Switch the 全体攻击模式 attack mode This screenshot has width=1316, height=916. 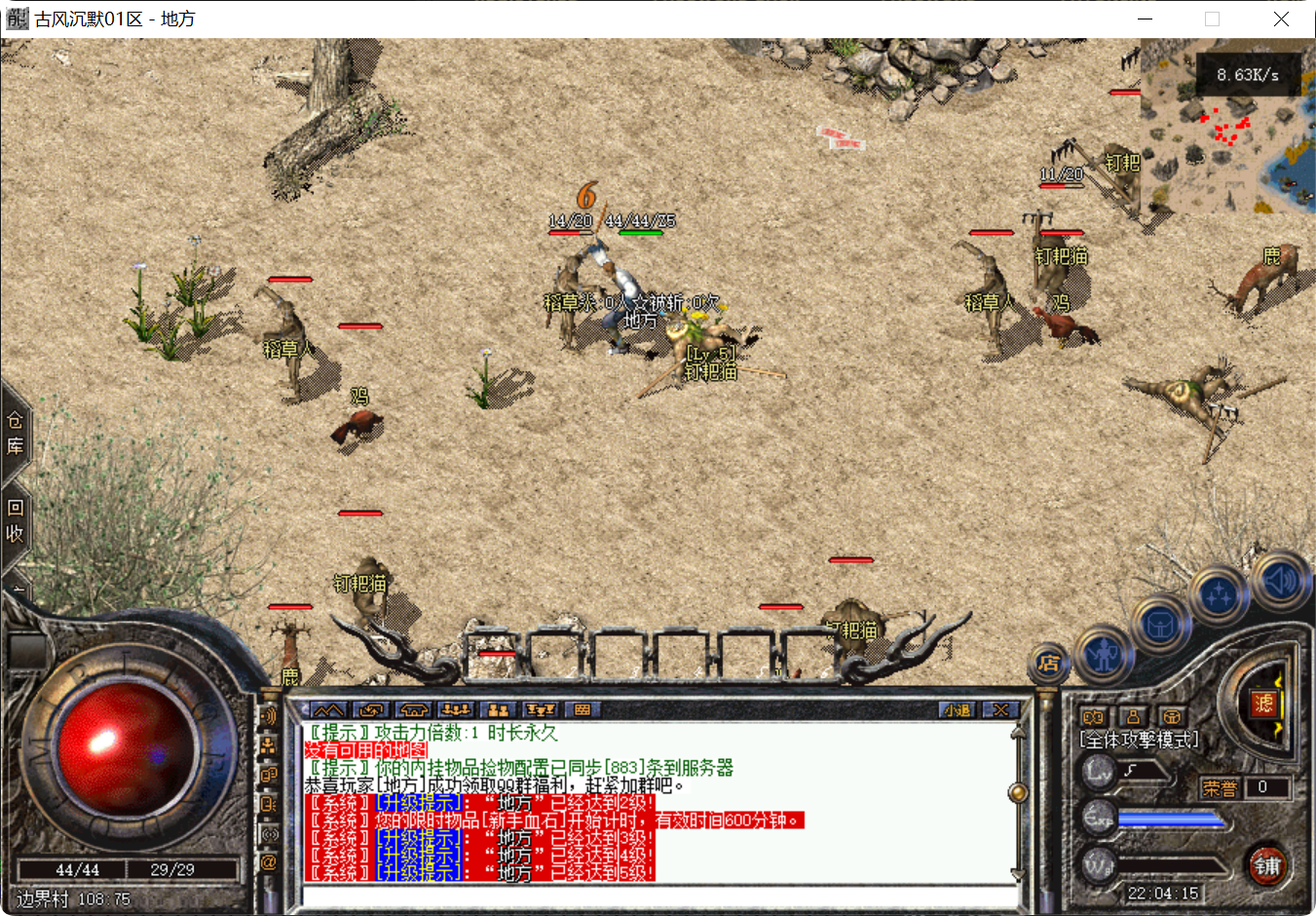coord(1140,738)
